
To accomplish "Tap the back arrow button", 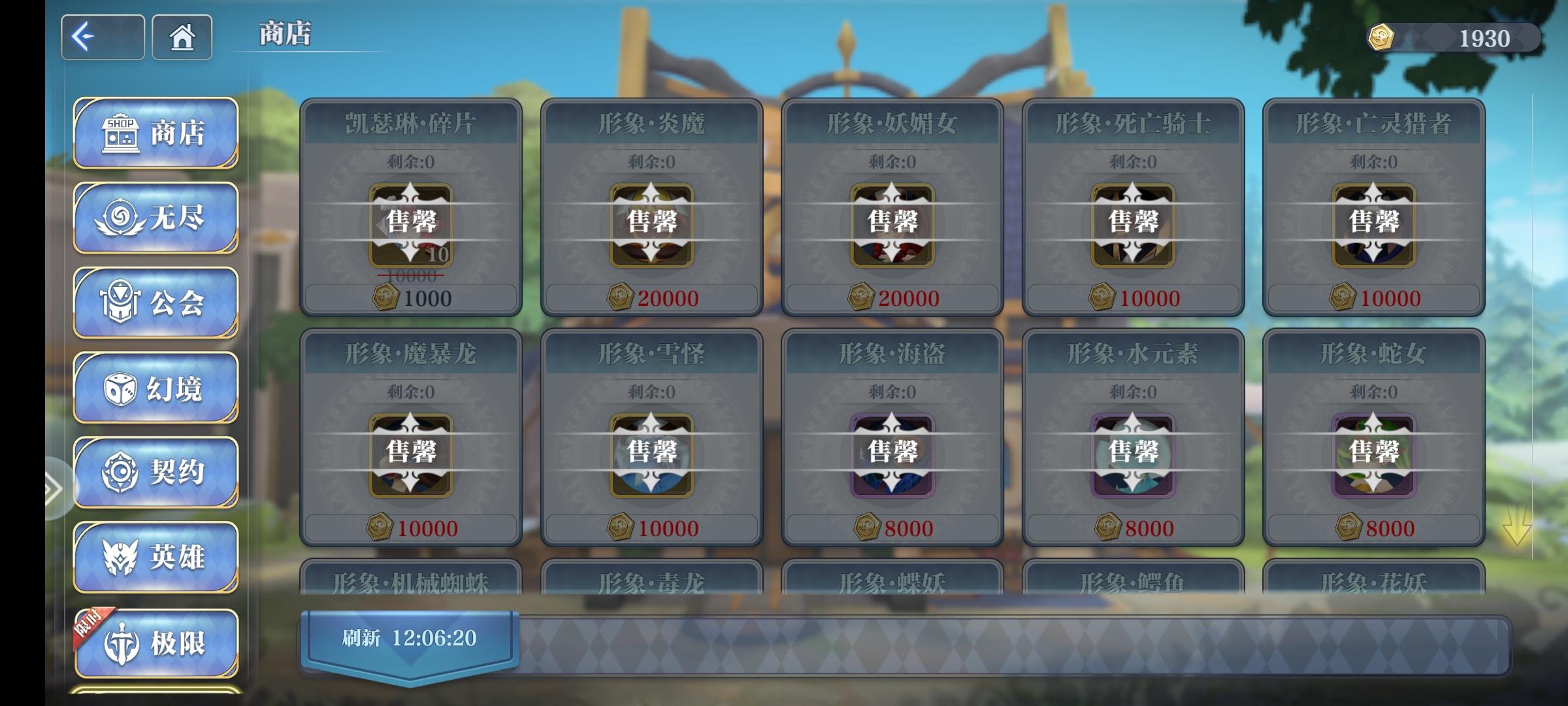I will point(102,38).
